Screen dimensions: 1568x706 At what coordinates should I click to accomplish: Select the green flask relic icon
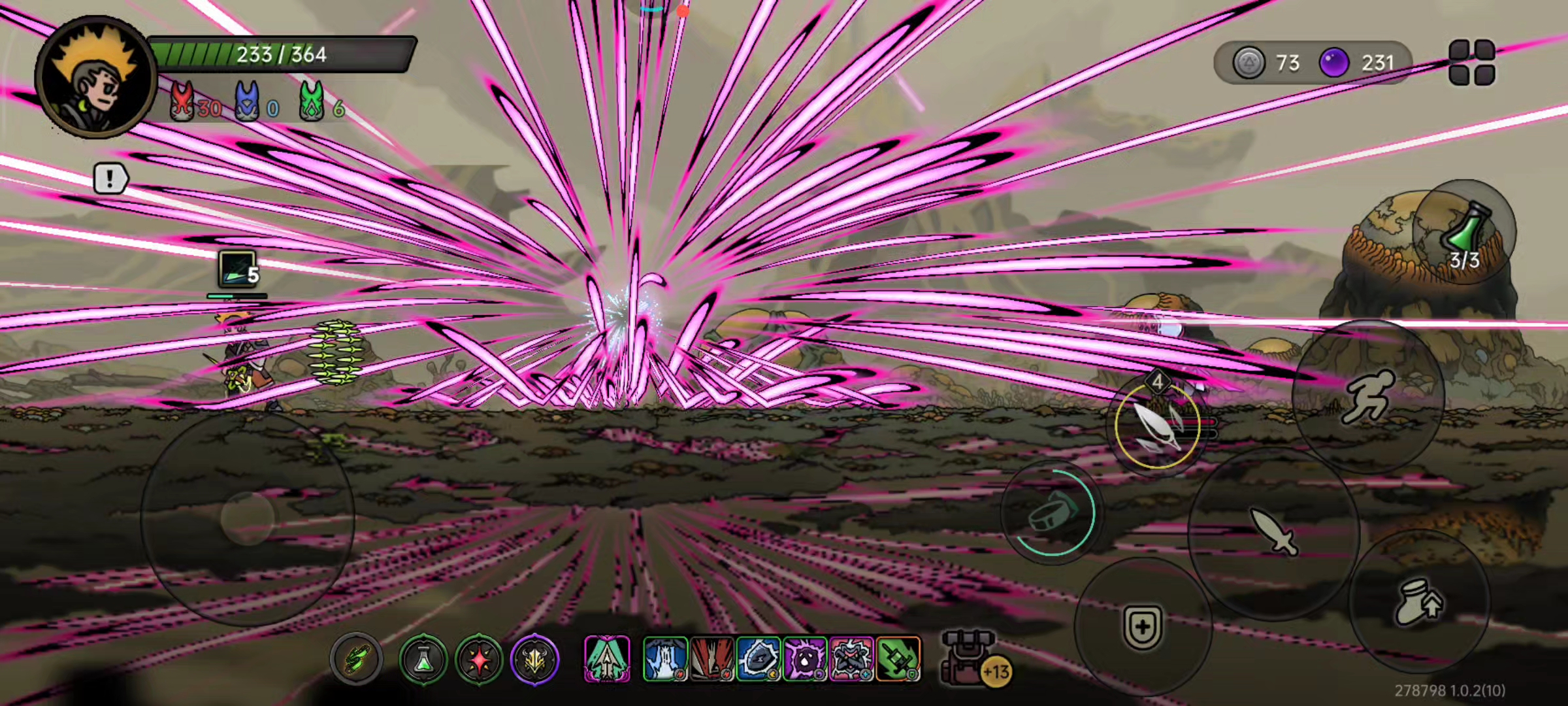click(423, 659)
